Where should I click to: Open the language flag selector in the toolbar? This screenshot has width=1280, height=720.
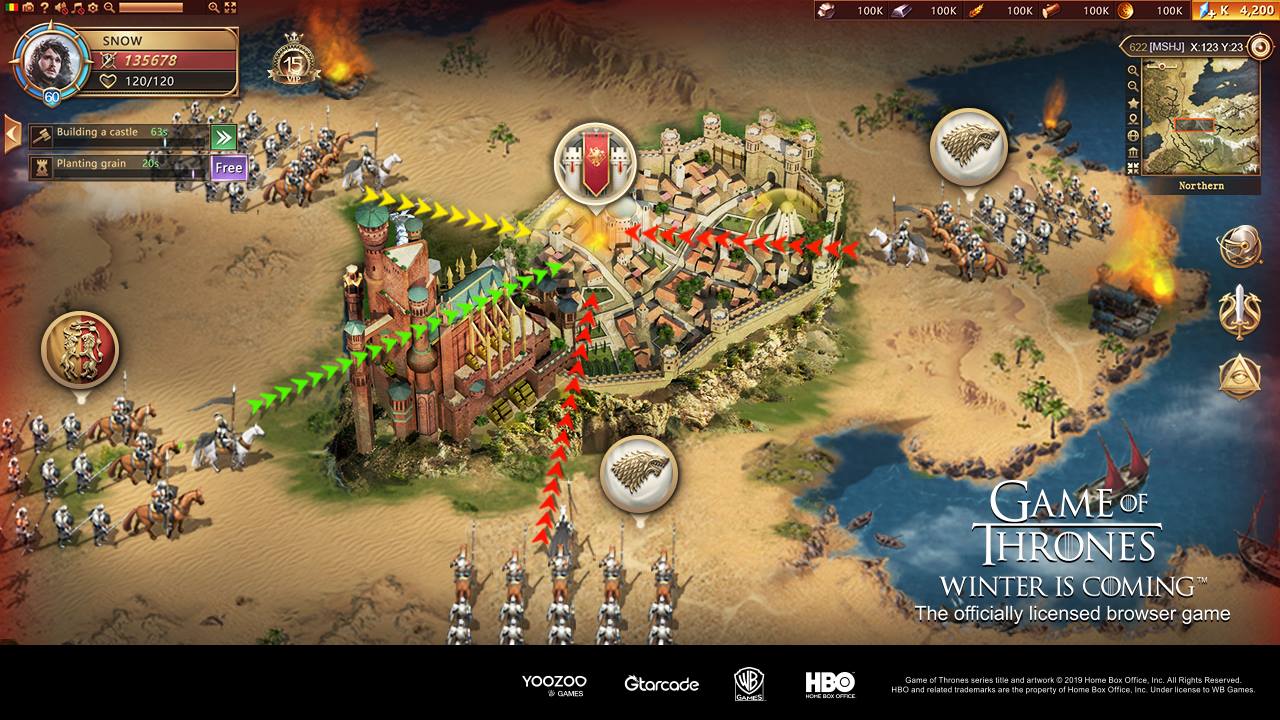click(x=11, y=8)
